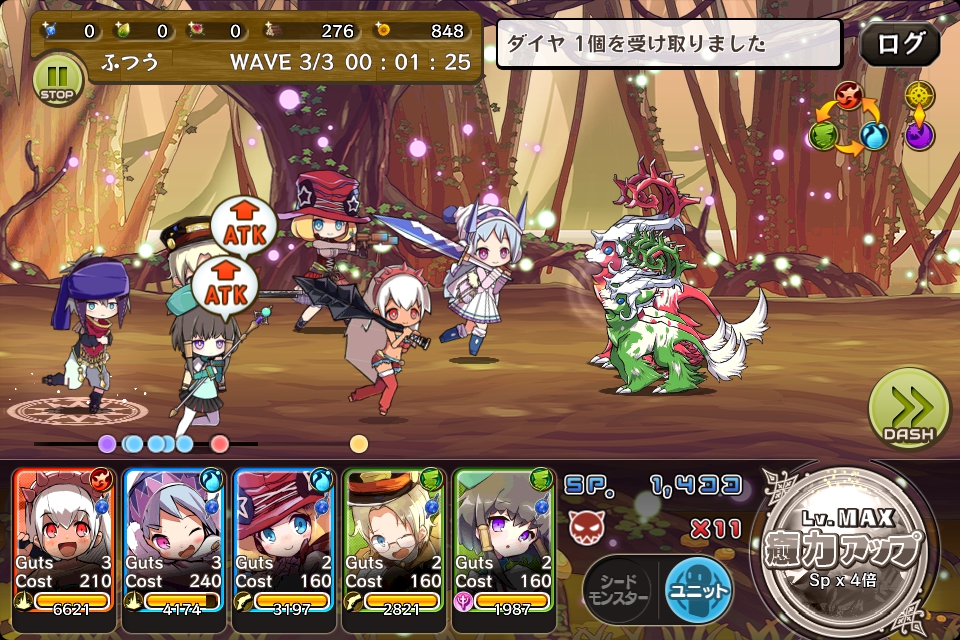This screenshot has height=640, width=960.
Task: Open the battle log (ログ)
Action: point(899,44)
